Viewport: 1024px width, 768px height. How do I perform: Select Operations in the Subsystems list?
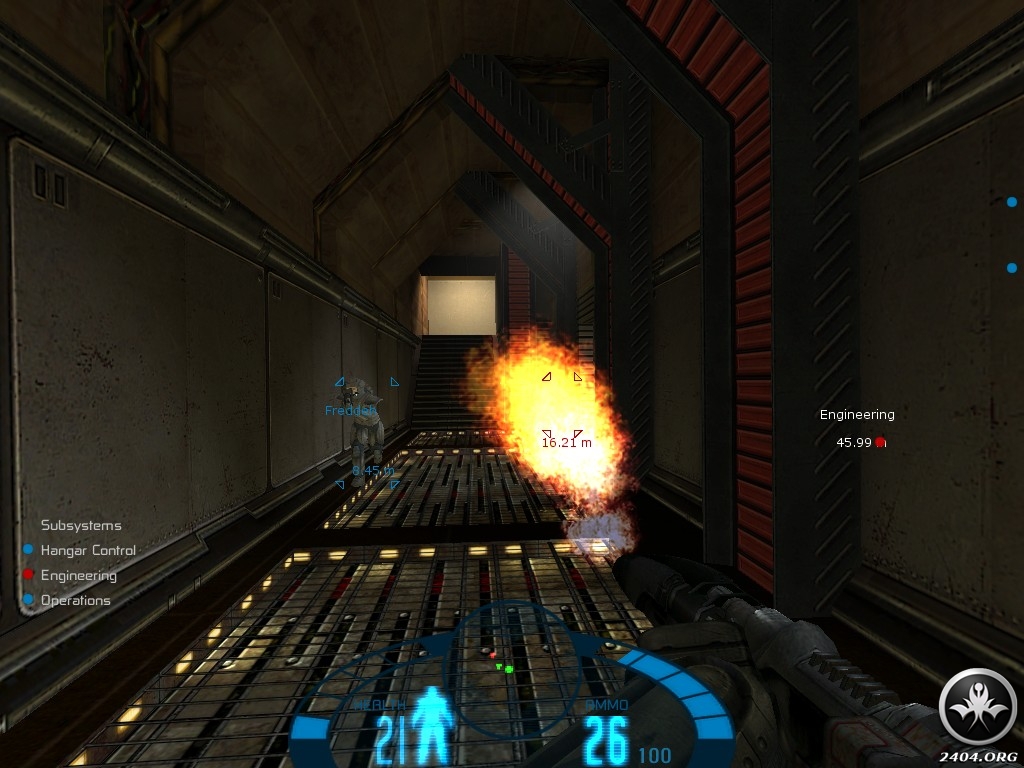(75, 600)
